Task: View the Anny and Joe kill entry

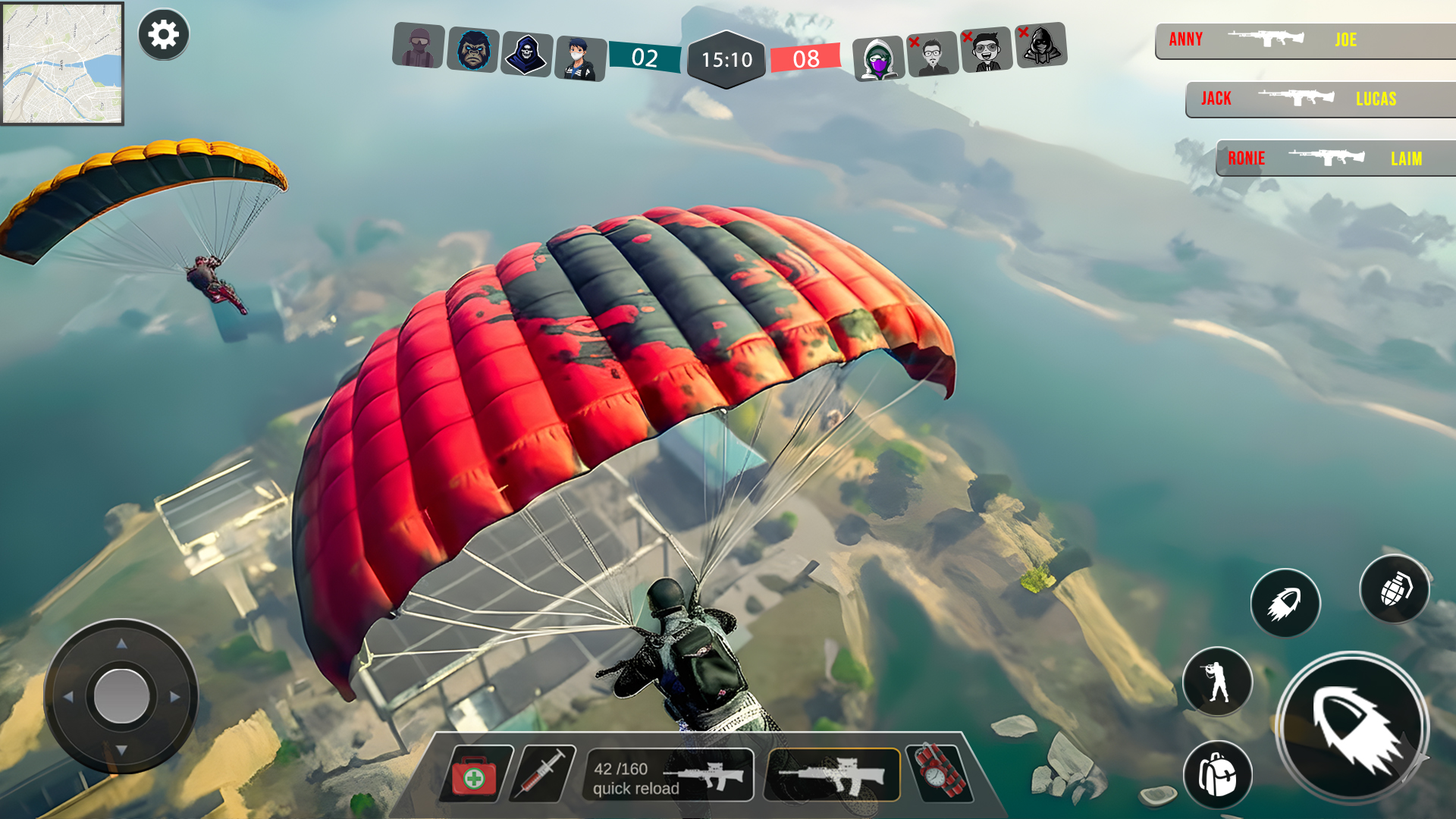Action: coord(1304,40)
